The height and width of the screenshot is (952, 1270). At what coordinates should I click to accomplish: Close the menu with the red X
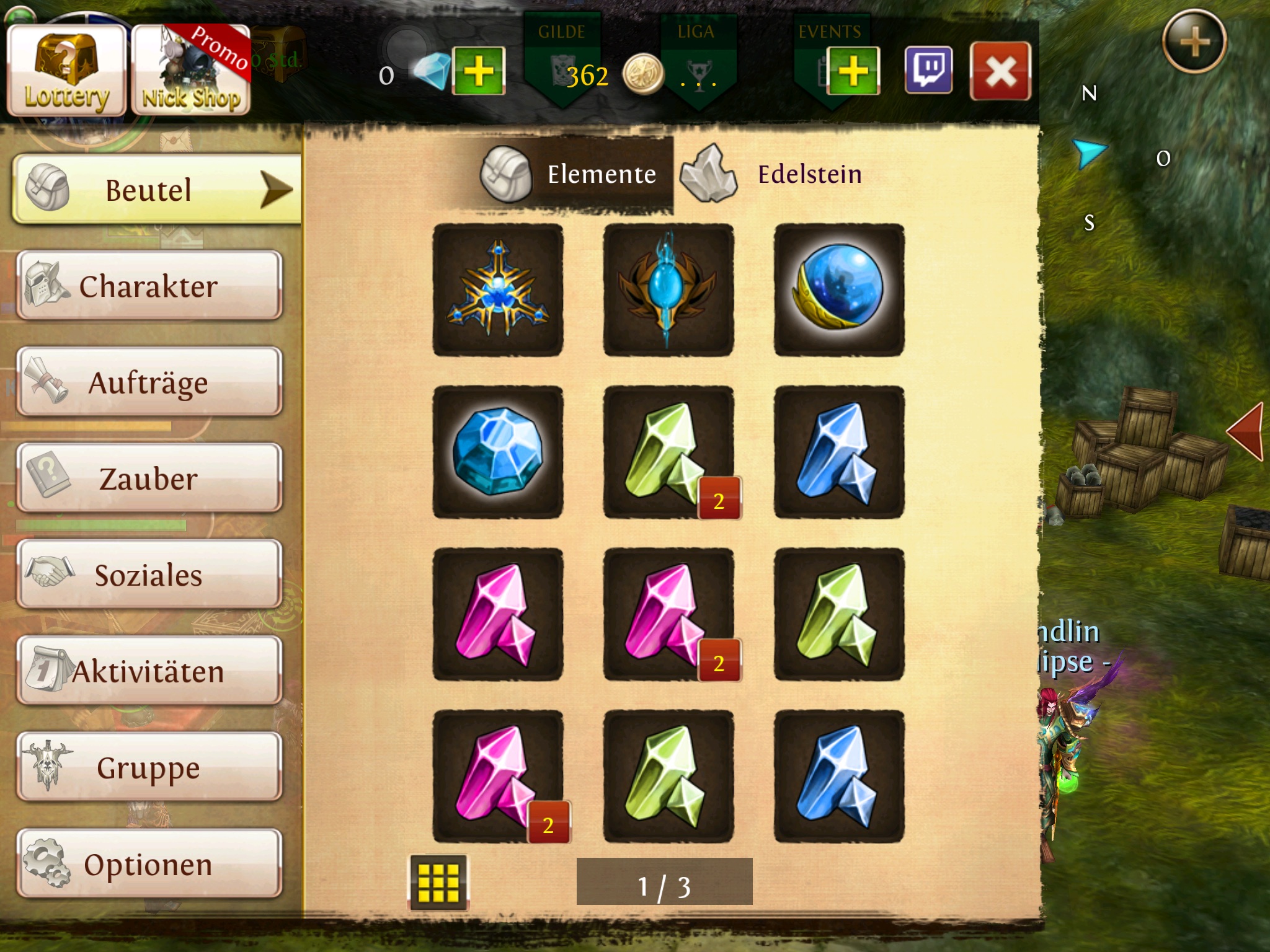(1000, 71)
